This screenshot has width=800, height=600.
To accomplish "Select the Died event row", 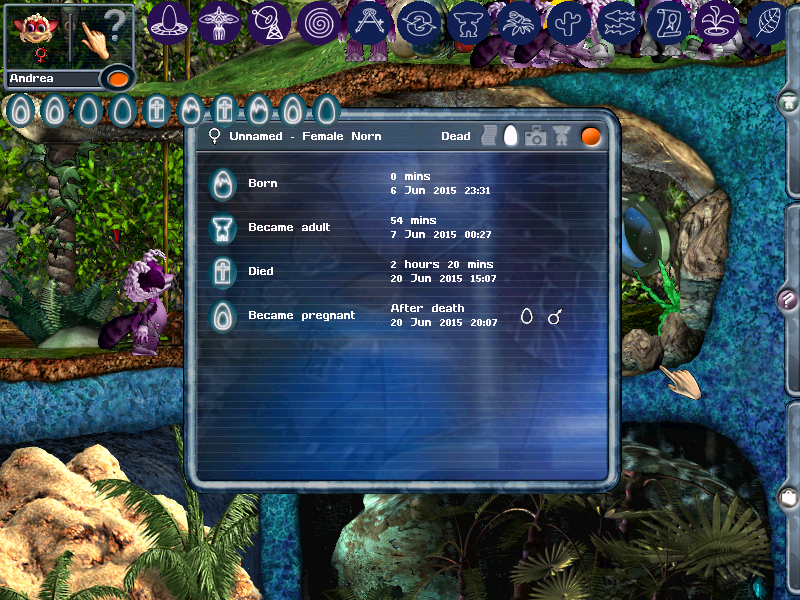I will point(261,271).
